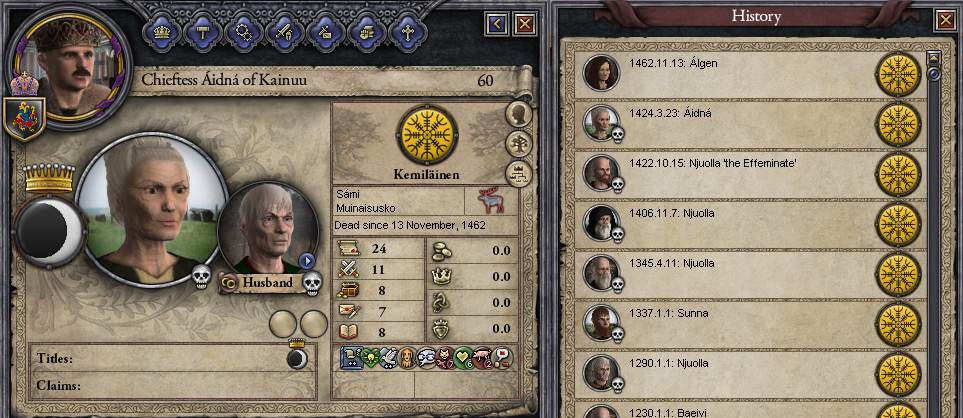Open the 1345.4.11 Njuolla history entry
The image size is (963, 418).
740,272
